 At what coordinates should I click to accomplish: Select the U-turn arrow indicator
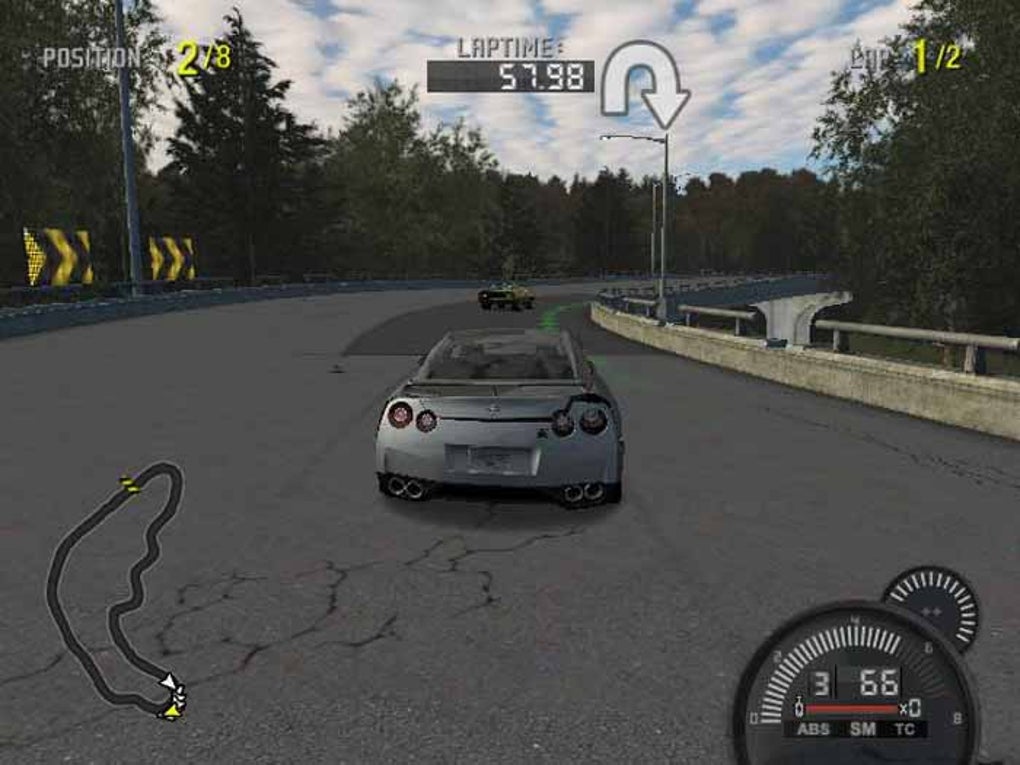pyautogui.click(x=644, y=84)
